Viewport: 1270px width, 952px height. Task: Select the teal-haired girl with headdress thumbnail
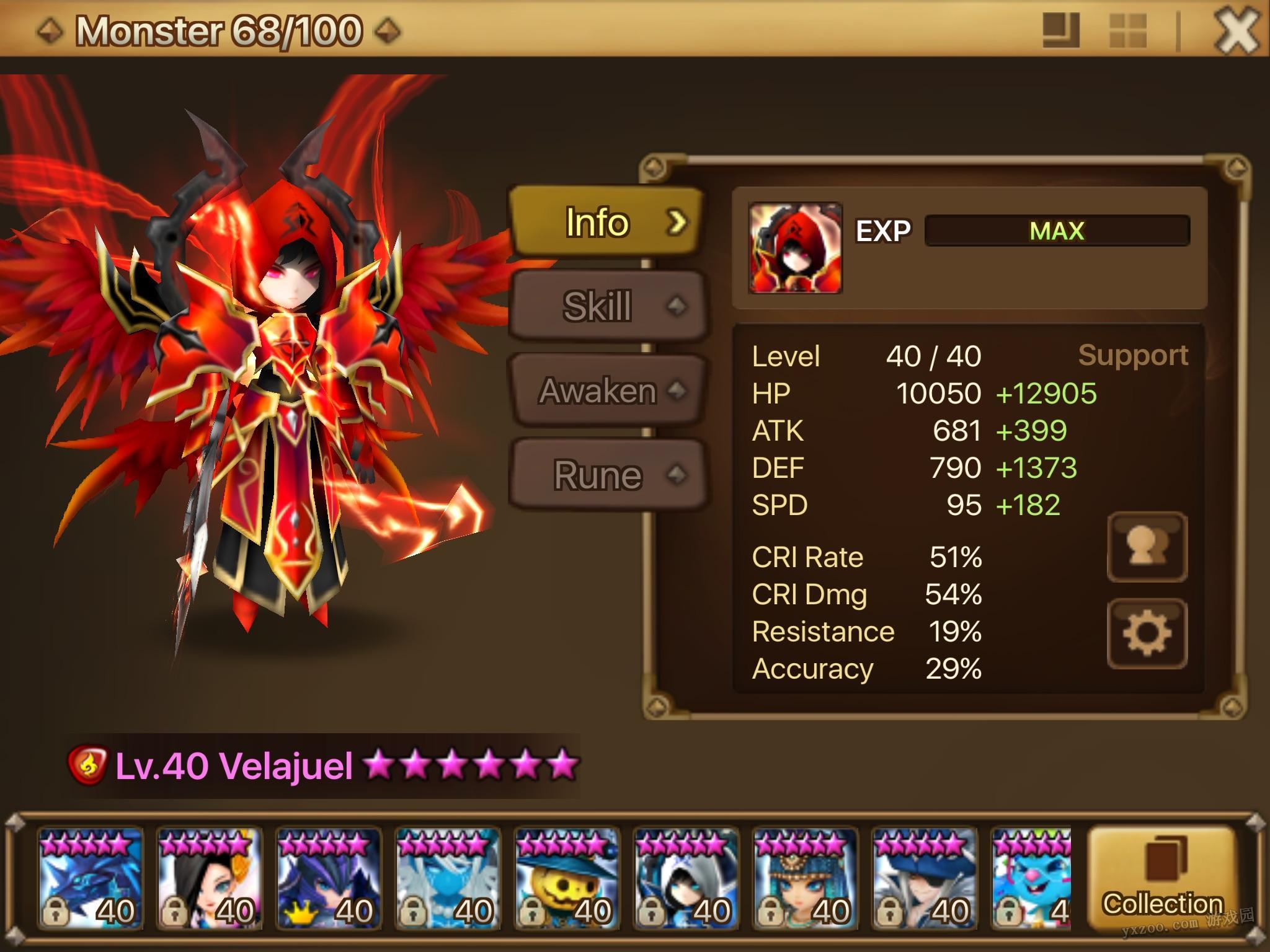(806, 878)
